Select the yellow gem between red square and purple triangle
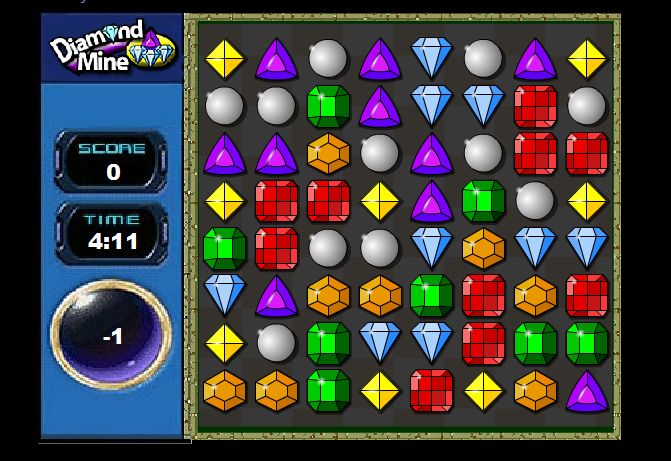 click(x=379, y=201)
